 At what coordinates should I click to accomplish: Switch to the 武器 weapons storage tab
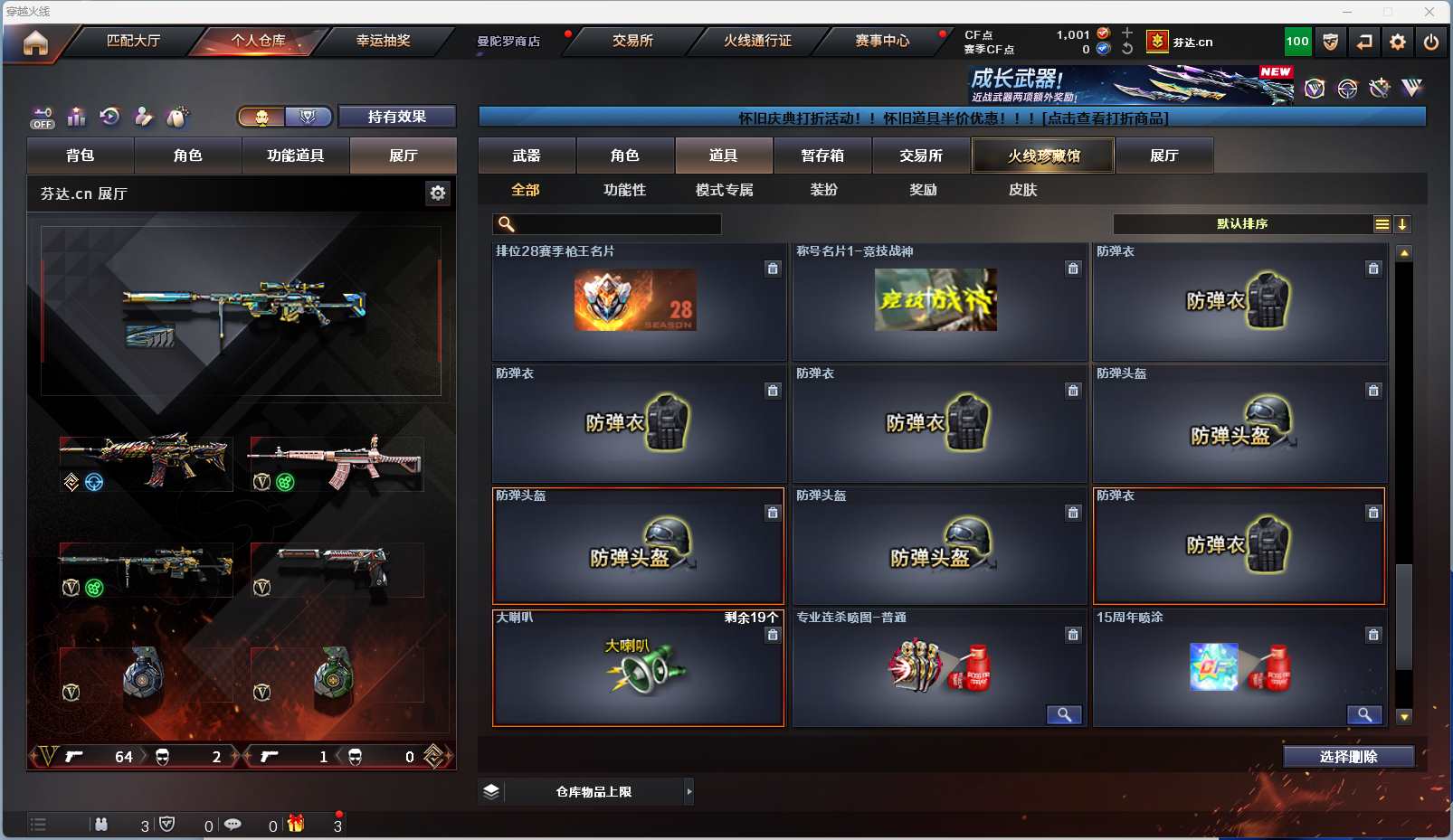(x=527, y=156)
